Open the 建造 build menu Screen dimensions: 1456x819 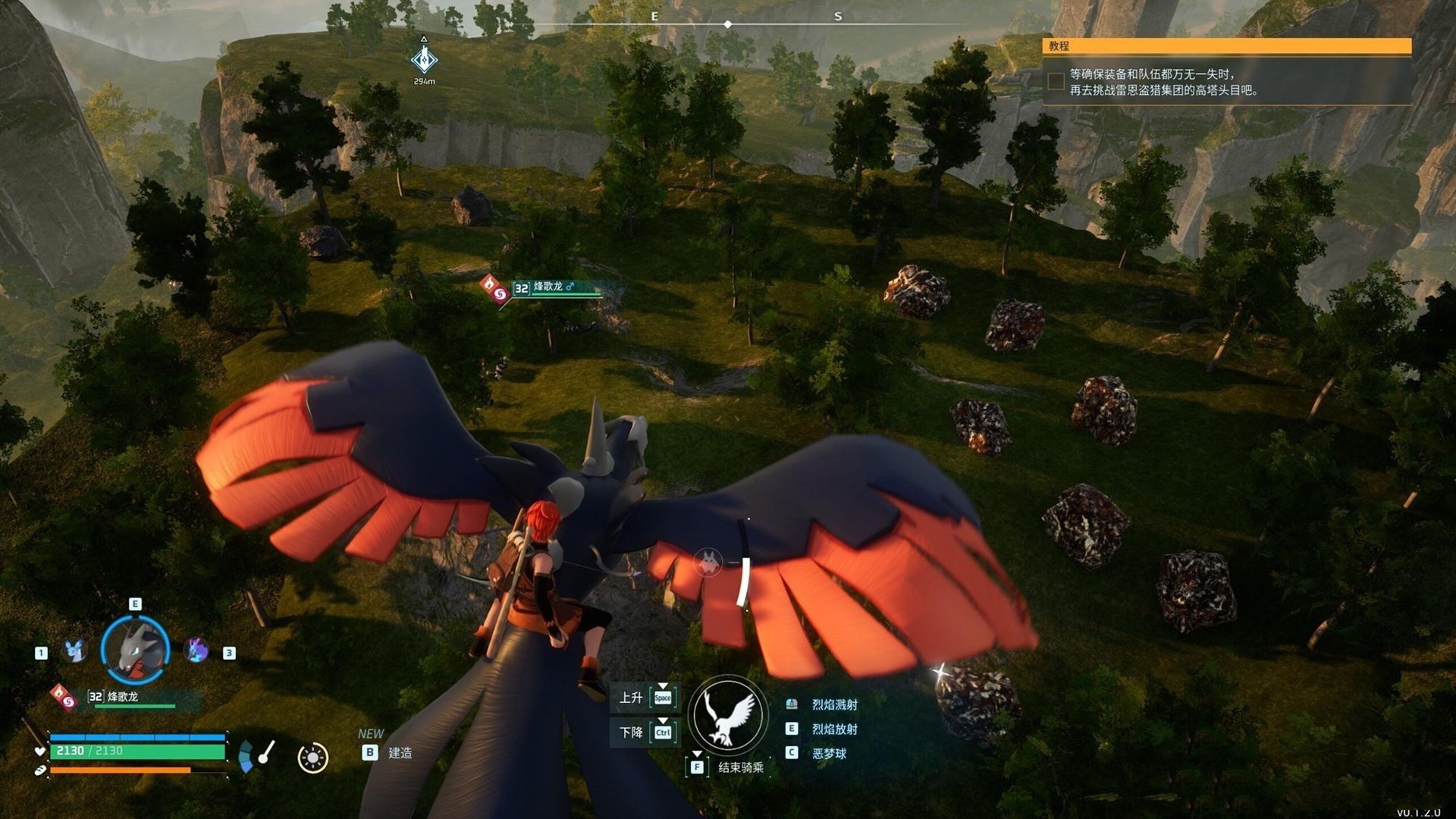pos(399,752)
